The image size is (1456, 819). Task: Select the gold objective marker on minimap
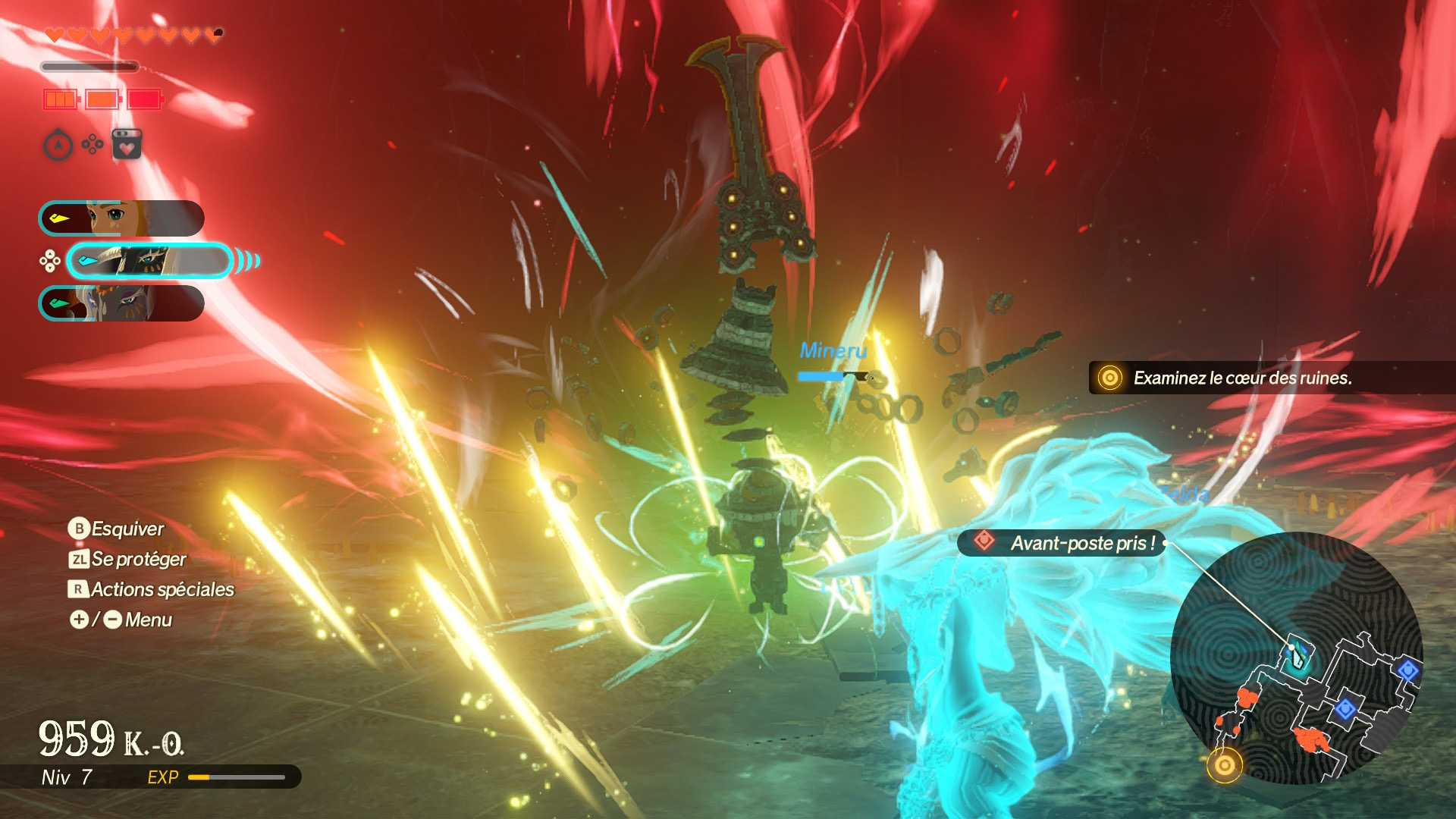coord(1224,765)
